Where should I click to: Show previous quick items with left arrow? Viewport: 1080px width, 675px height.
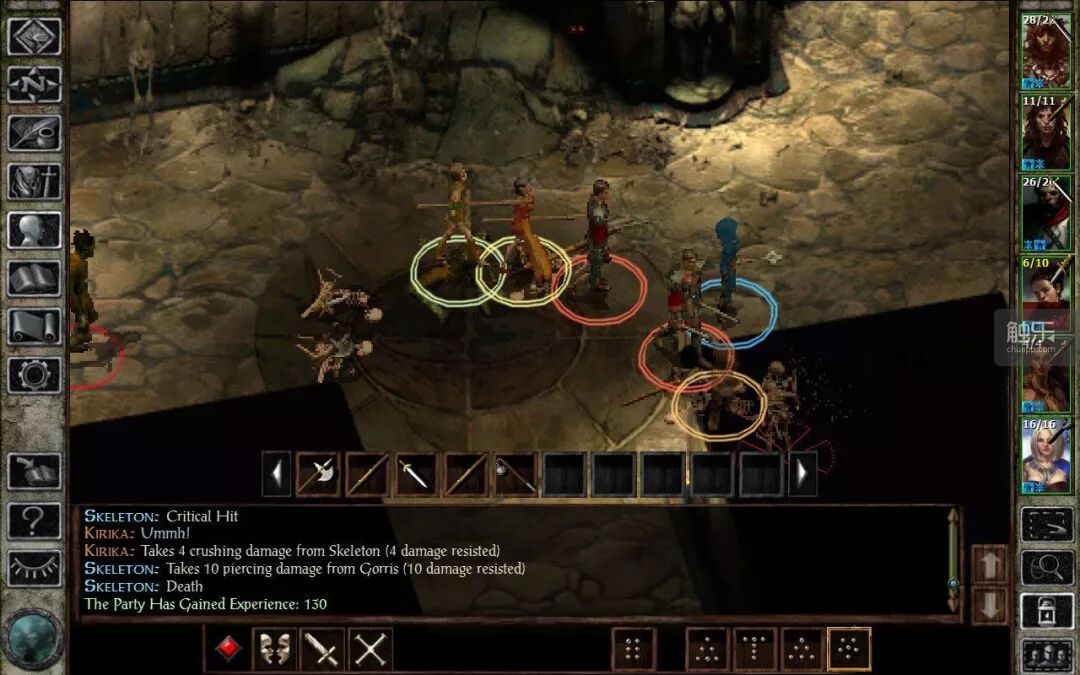277,474
